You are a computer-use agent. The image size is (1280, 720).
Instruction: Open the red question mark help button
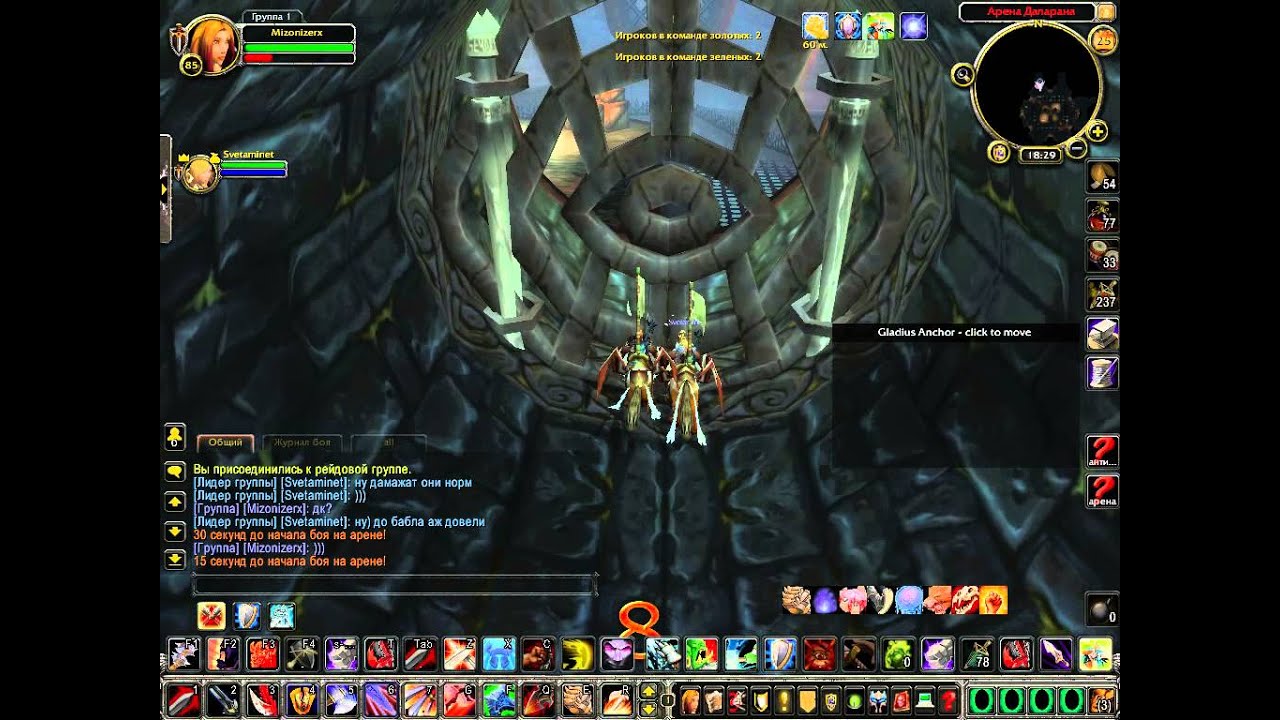click(x=947, y=697)
